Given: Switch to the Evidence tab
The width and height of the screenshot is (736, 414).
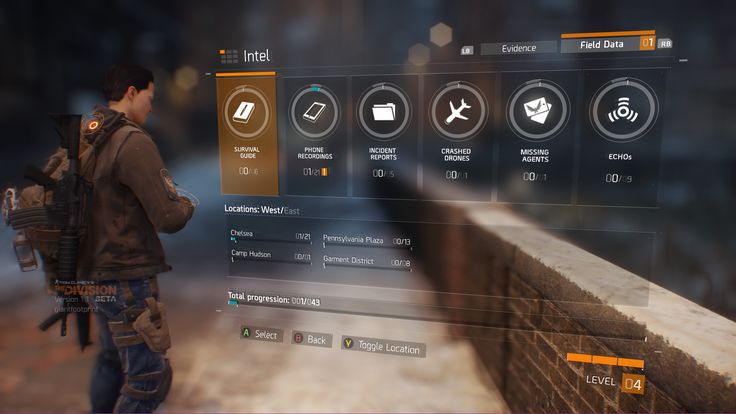Looking at the screenshot, I should click(x=517, y=48).
